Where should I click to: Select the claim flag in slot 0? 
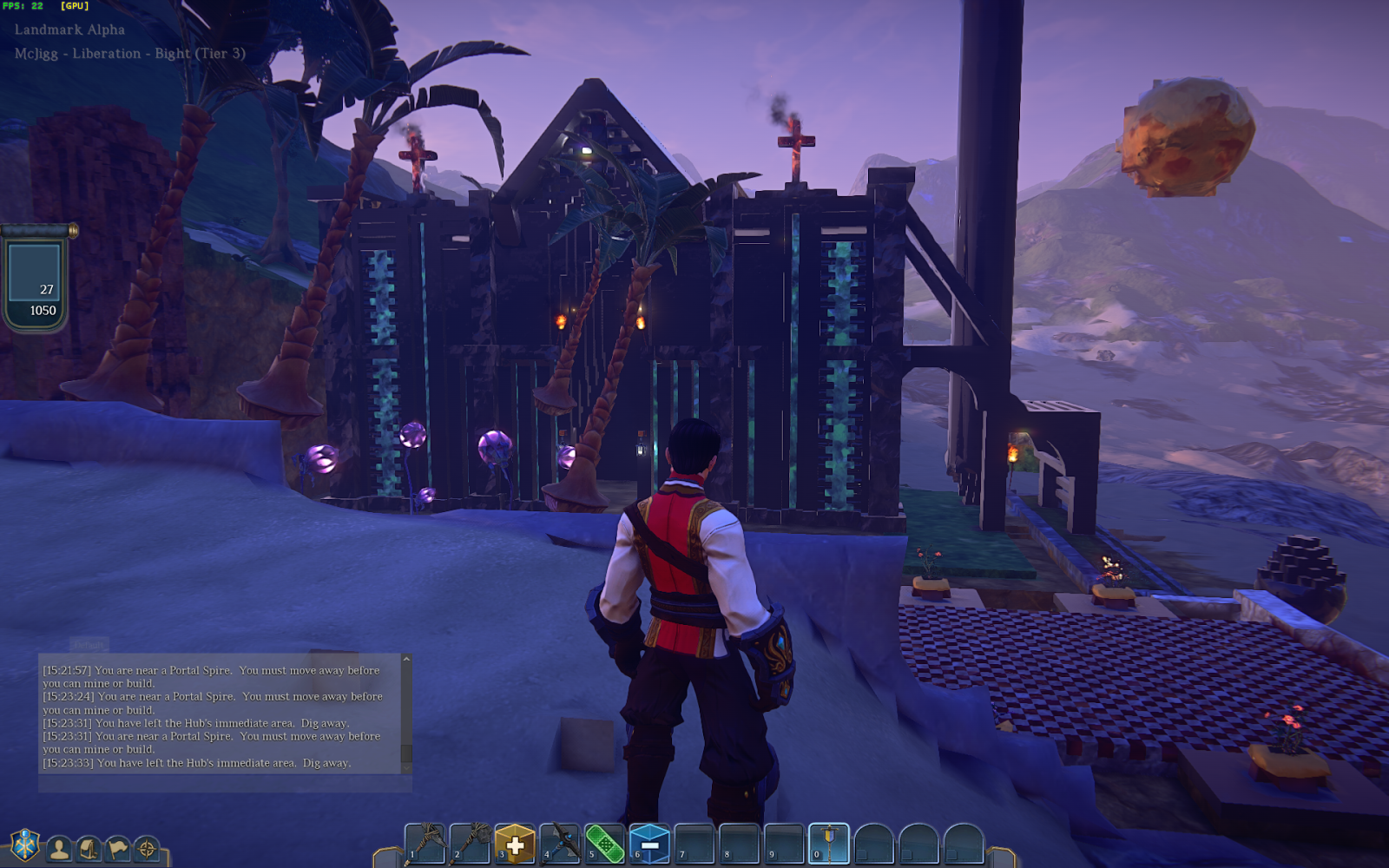[x=829, y=843]
